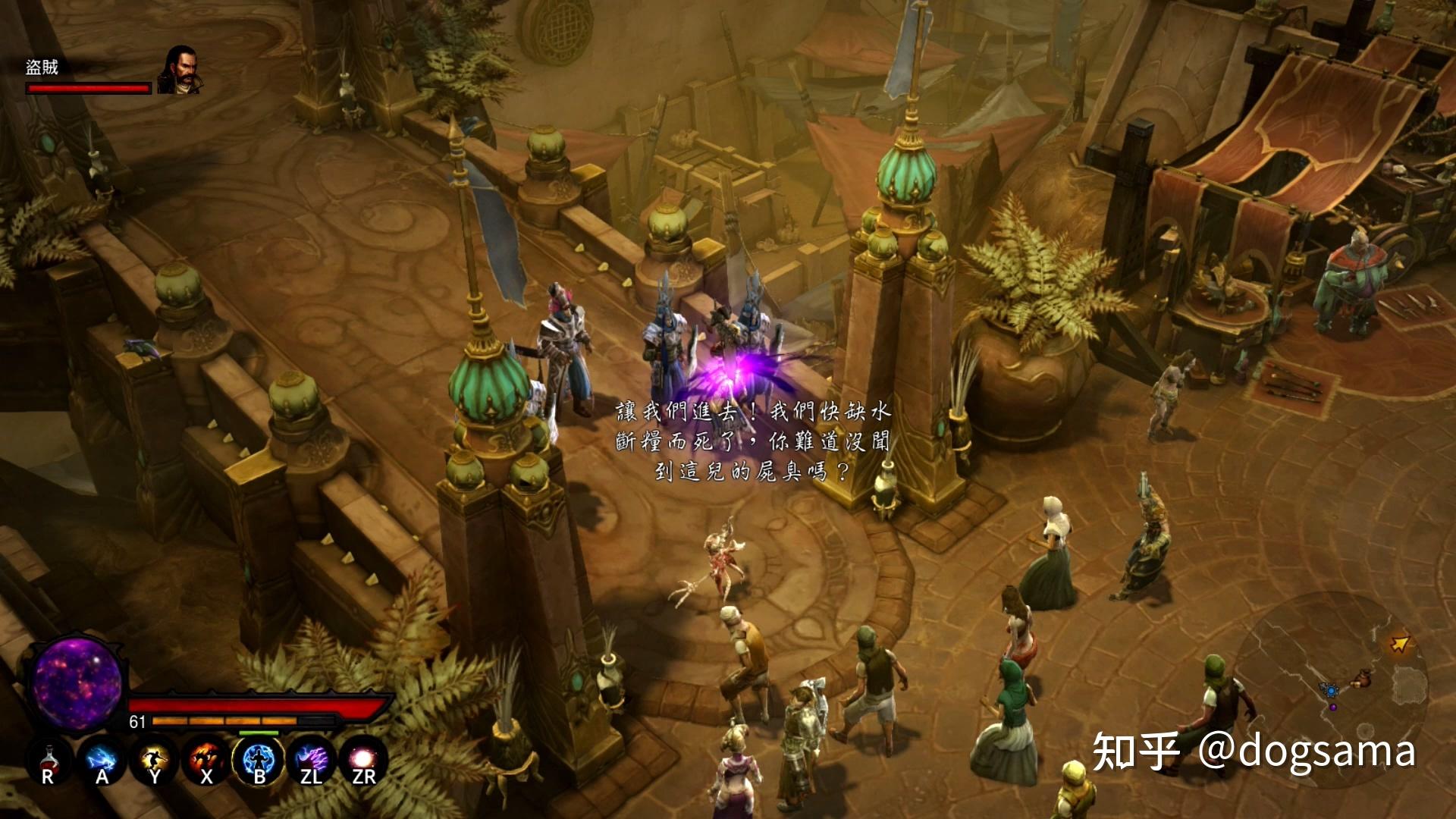Select the Scoundrel follower portrait
This screenshot has height=819, width=1456.
180,71
